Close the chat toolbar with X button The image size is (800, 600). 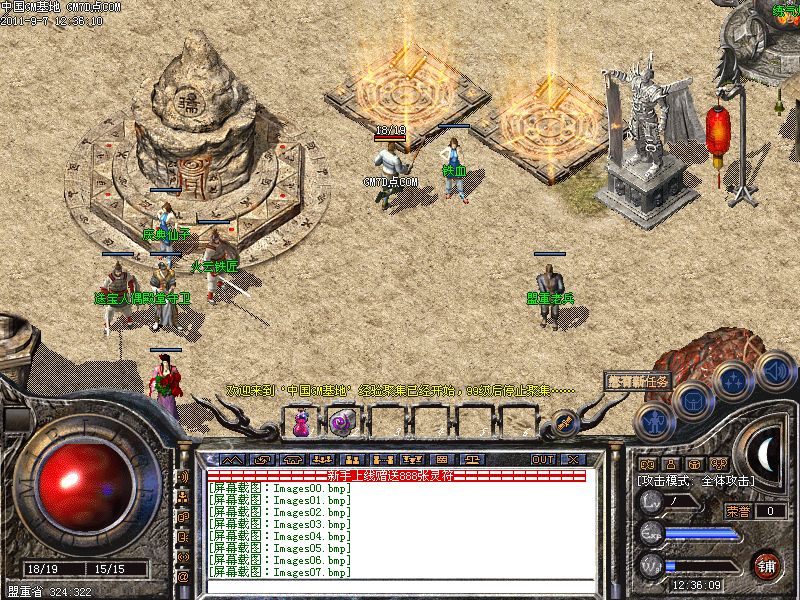(573, 459)
